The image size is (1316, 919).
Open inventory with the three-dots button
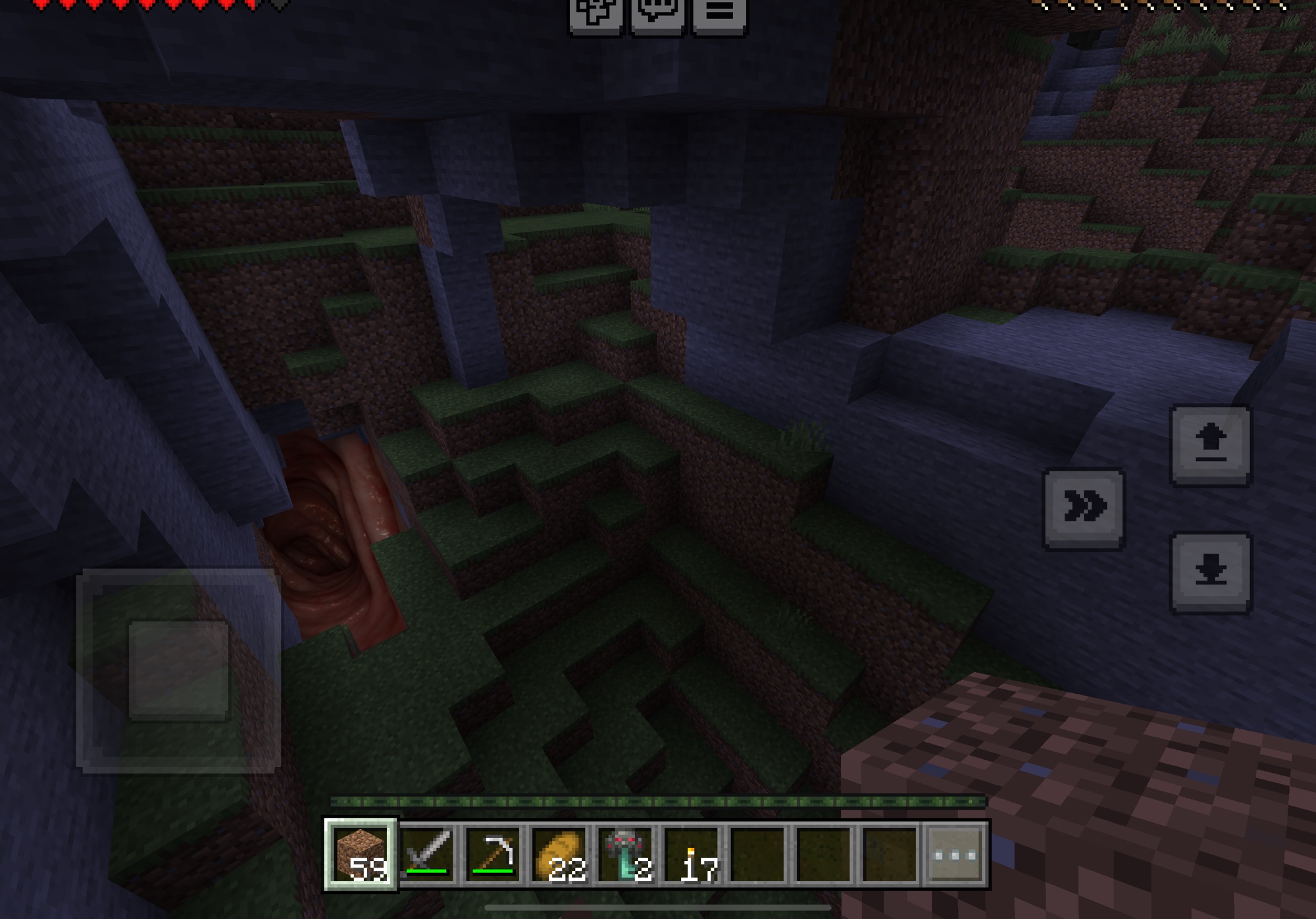(955, 854)
